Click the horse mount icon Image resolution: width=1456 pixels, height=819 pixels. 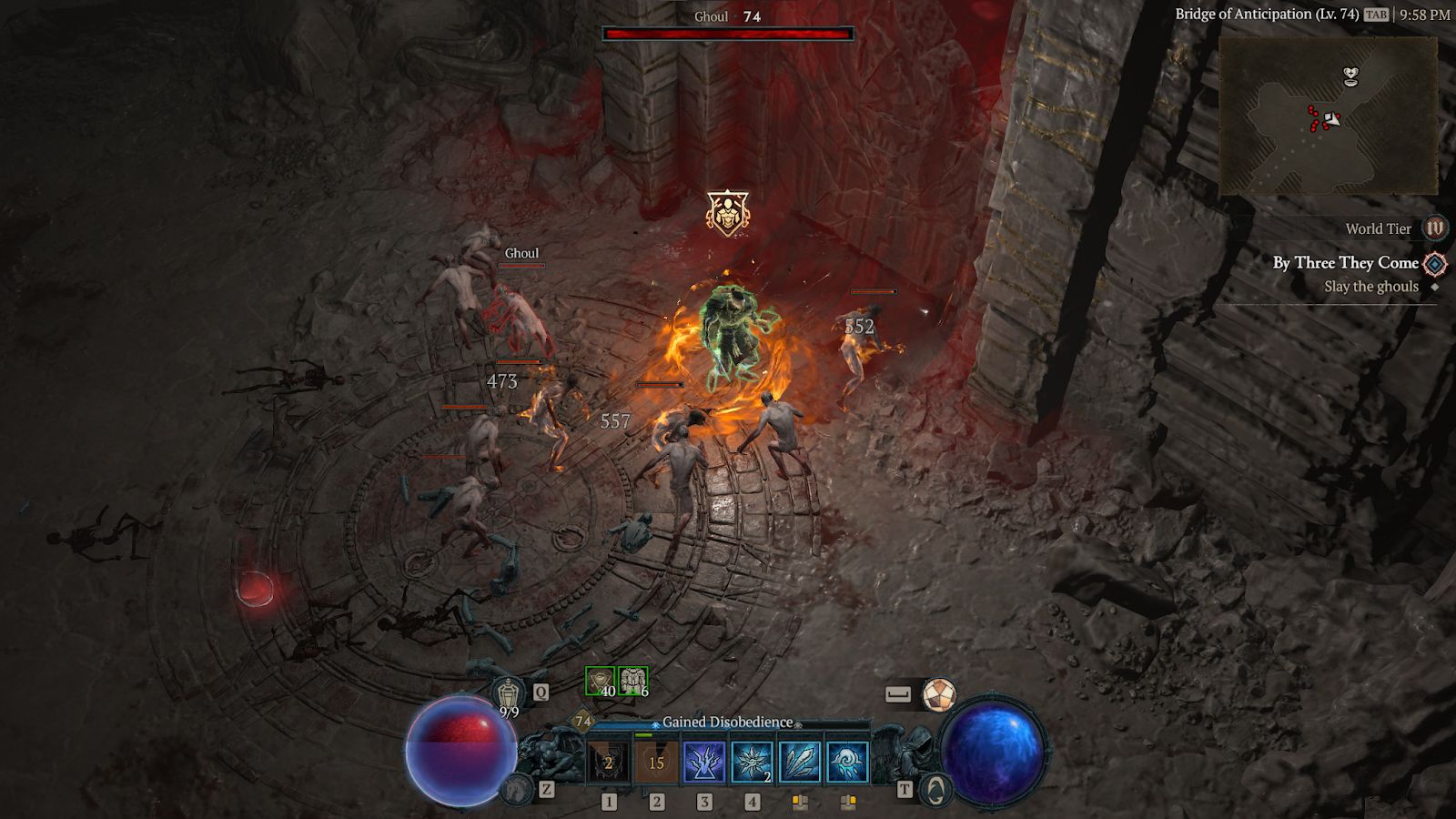(x=517, y=788)
